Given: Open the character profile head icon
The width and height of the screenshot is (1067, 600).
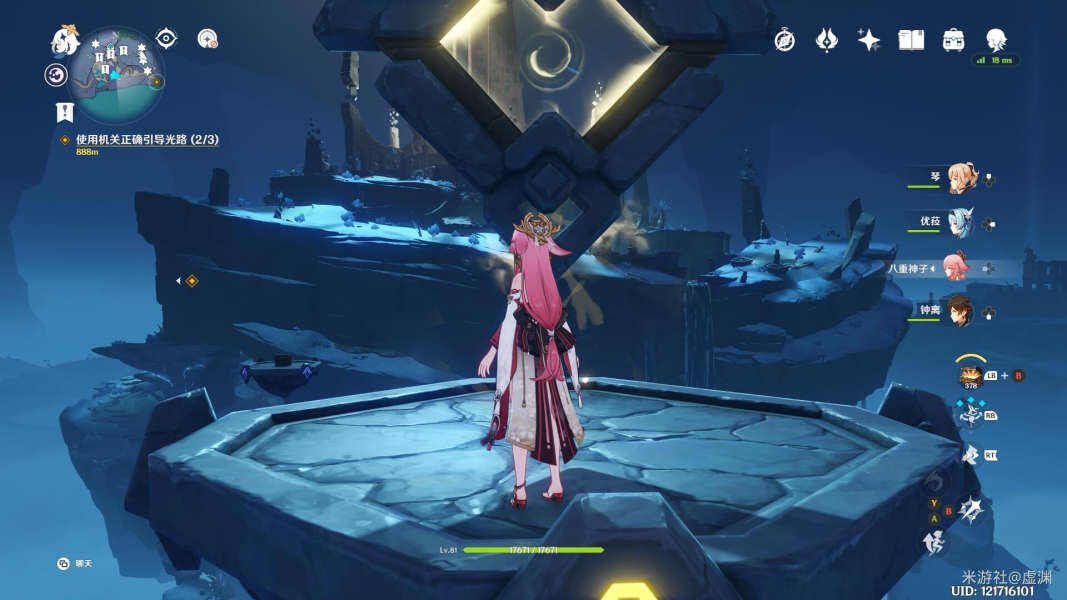Looking at the screenshot, I should (996, 40).
